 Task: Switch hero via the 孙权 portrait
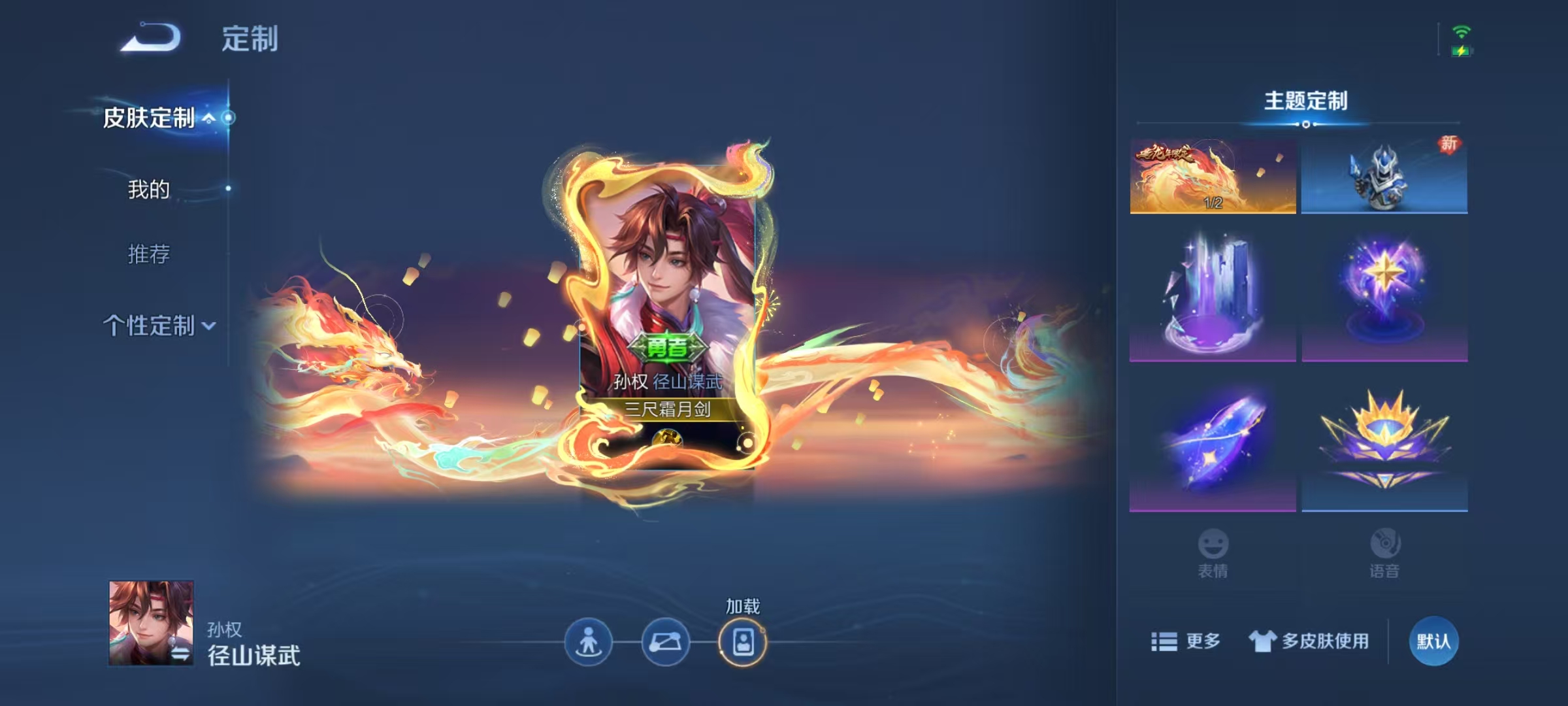coord(151,622)
